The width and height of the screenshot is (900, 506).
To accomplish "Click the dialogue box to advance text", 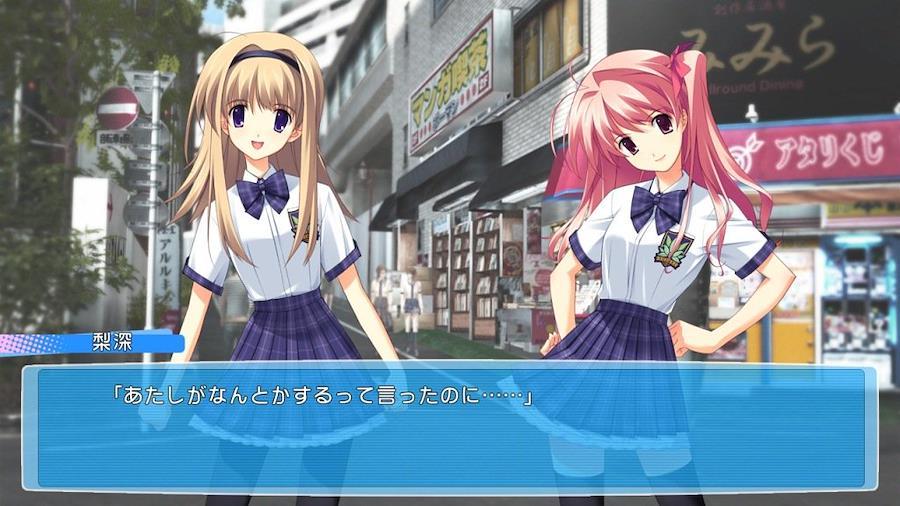I will coord(448,428).
